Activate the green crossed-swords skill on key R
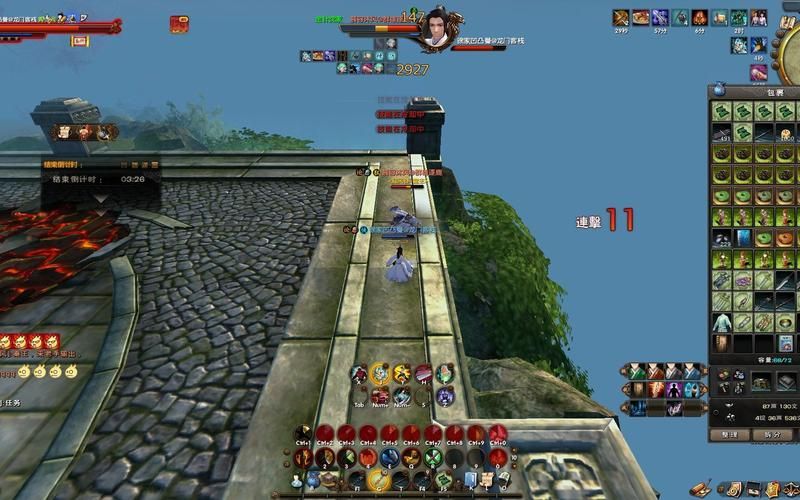Image resolution: width=800 pixels, height=500 pixels. pyautogui.click(x=433, y=458)
